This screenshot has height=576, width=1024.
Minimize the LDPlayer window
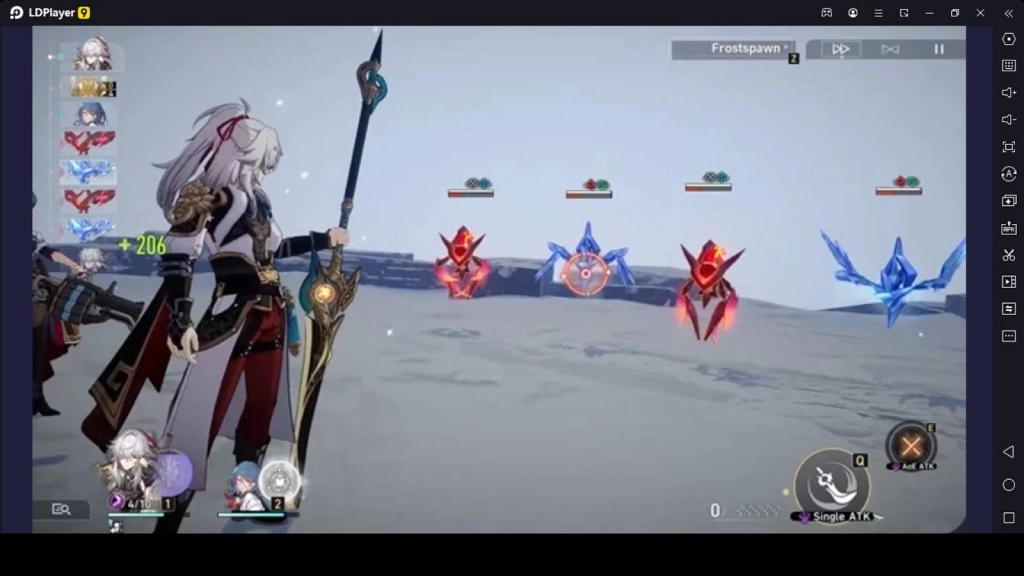[929, 13]
